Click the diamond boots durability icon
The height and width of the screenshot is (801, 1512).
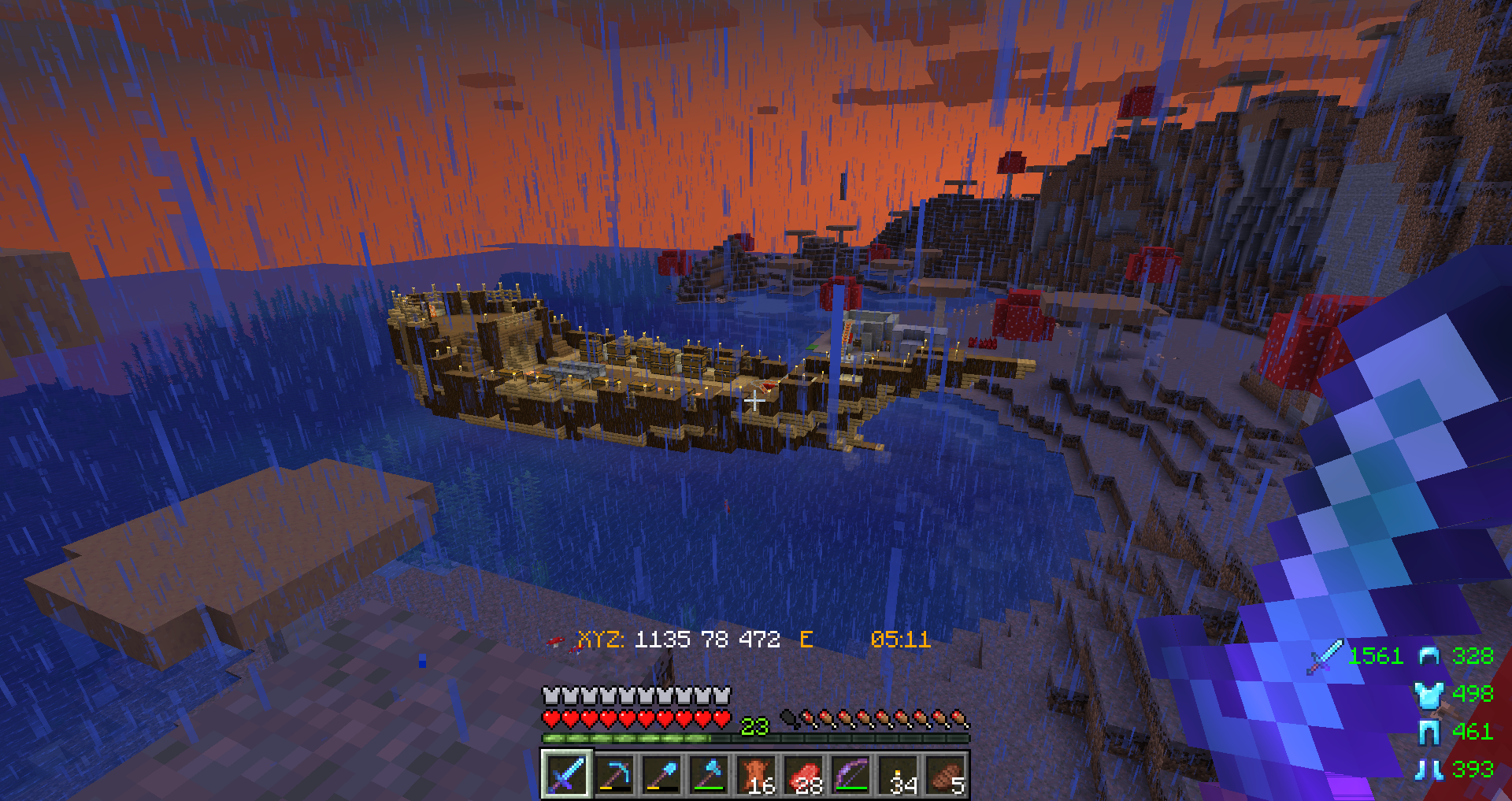click(1429, 769)
